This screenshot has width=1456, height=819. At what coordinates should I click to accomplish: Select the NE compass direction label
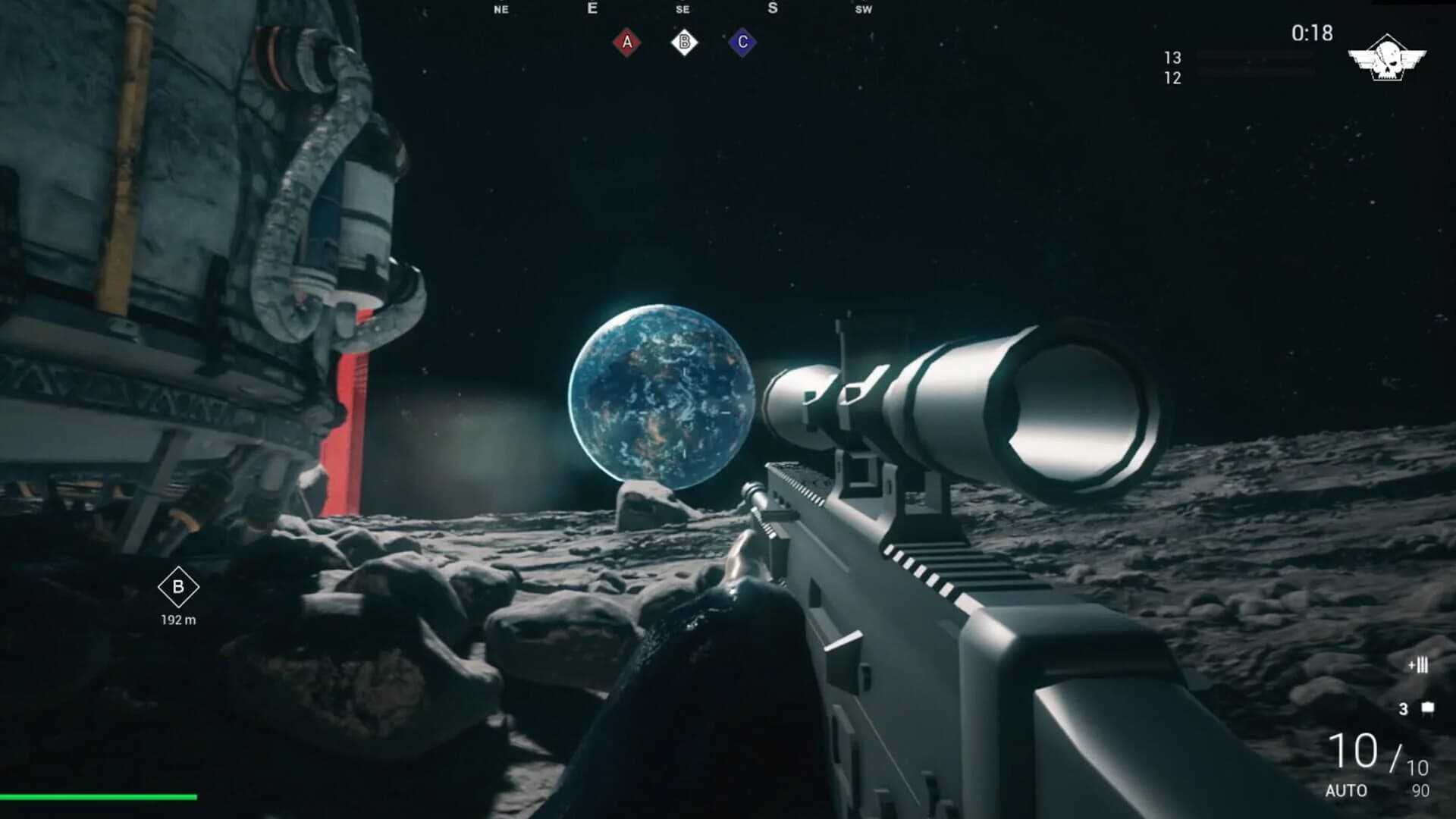pos(500,10)
